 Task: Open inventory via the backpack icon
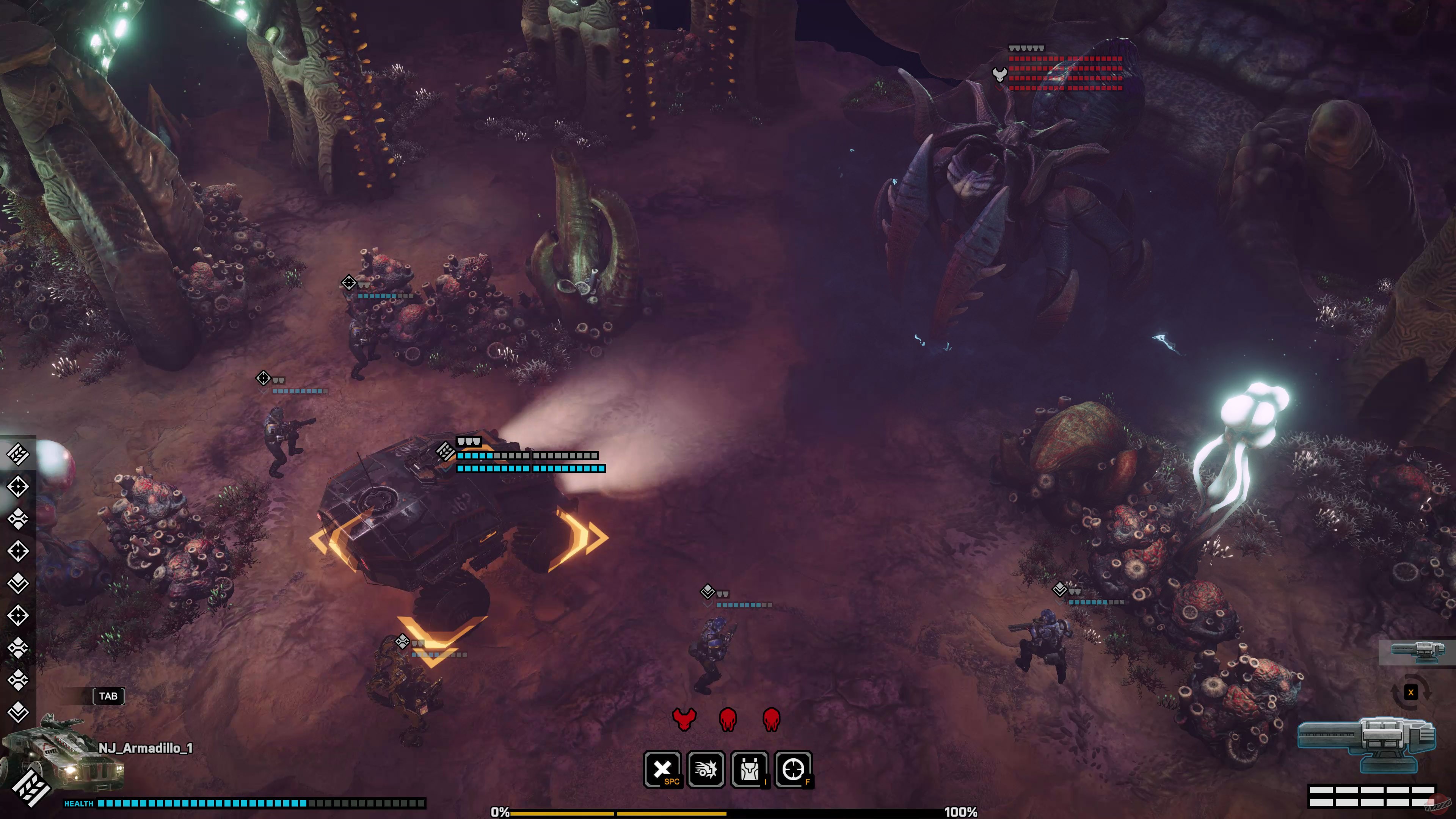coord(750,770)
